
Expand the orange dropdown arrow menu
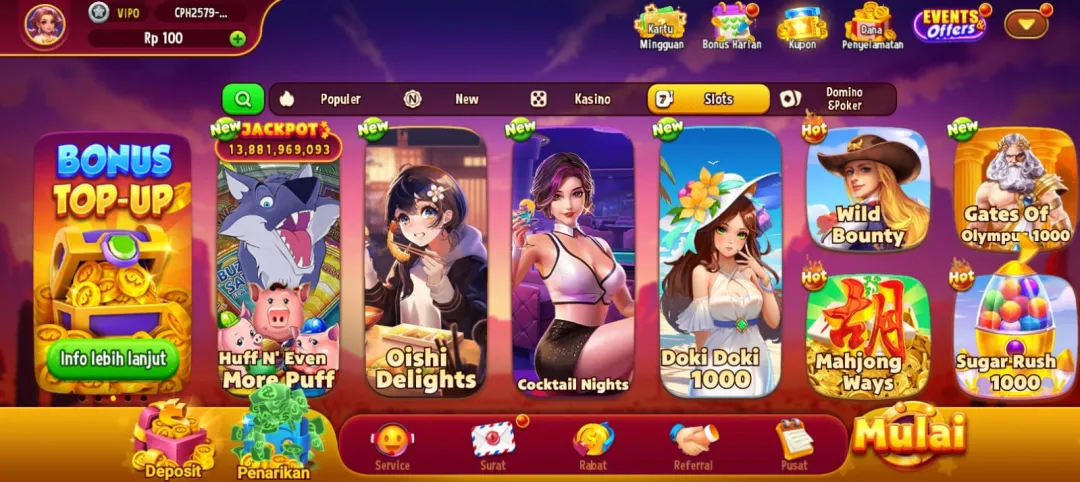click(x=1026, y=22)
